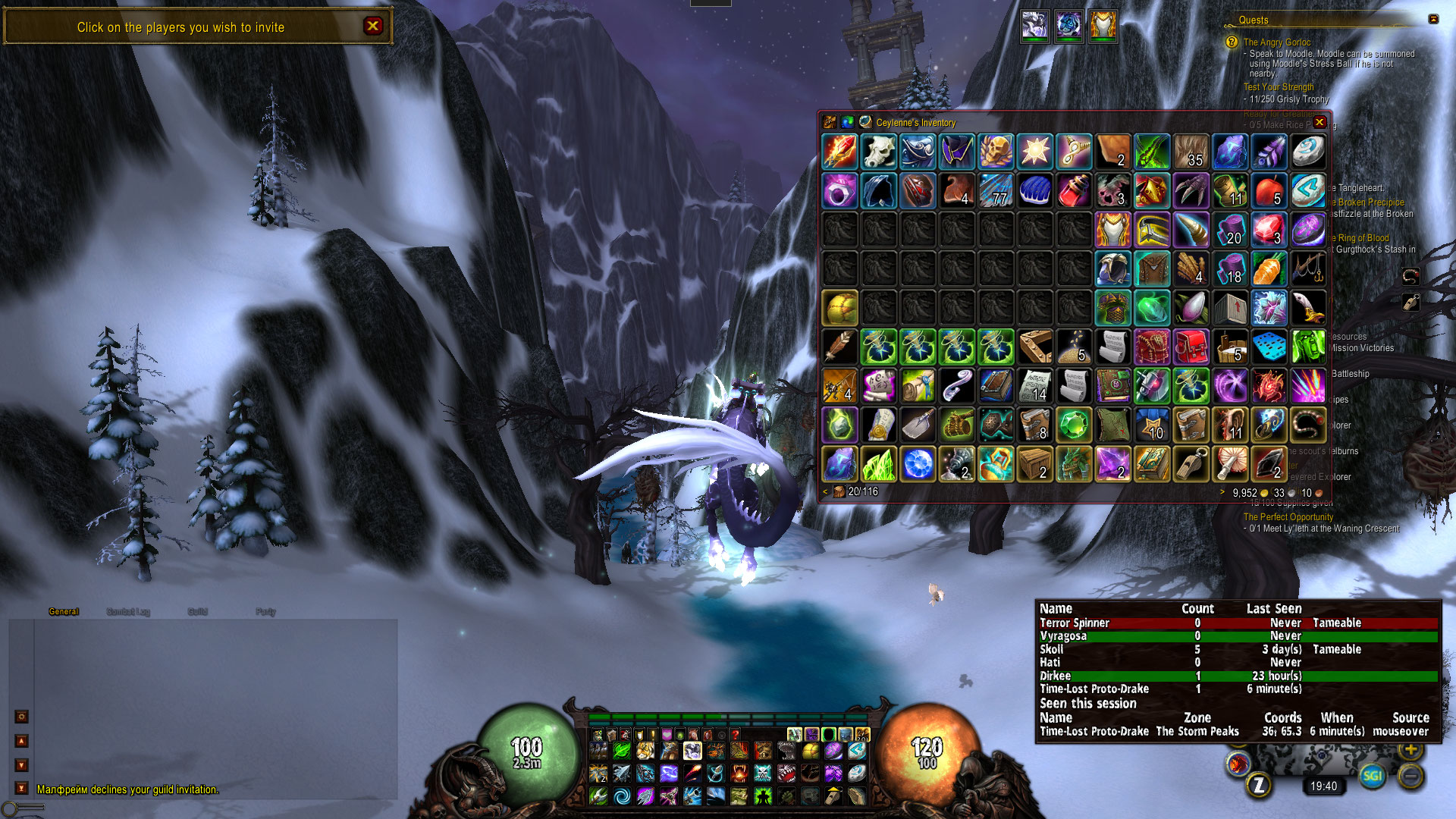Zoom in the minimap with plus button
This screenshot has width=1456, height=819.
click(1410, 750)
